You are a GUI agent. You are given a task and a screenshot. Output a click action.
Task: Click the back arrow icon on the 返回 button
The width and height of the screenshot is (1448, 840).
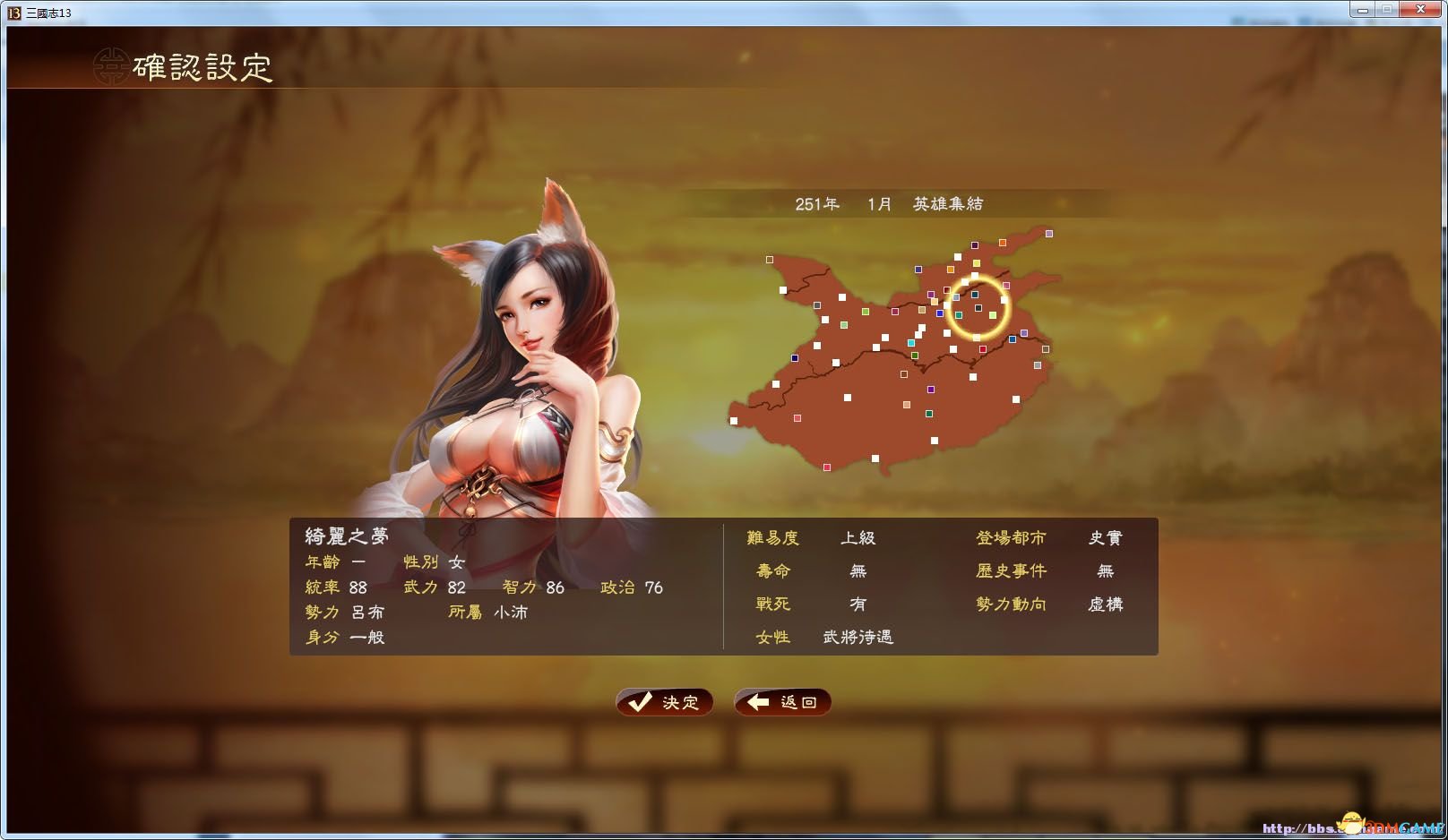758,702
